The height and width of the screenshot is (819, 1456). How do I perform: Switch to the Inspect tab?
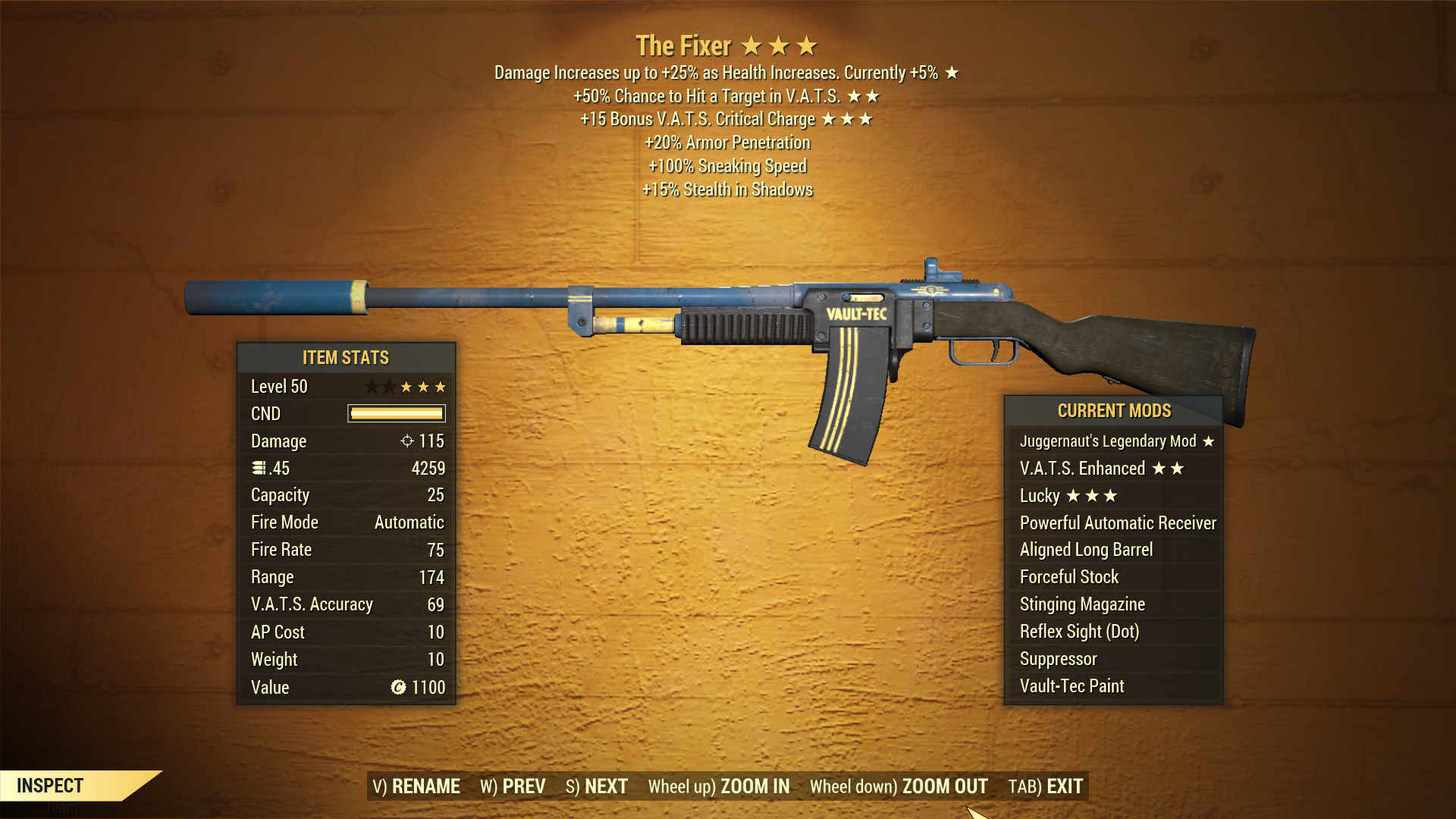point(51,786)
